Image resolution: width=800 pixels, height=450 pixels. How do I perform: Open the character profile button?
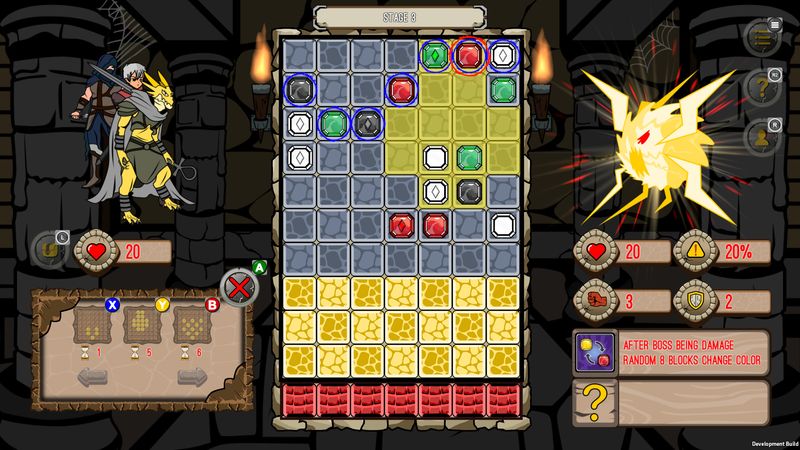[x=763, y=135]
